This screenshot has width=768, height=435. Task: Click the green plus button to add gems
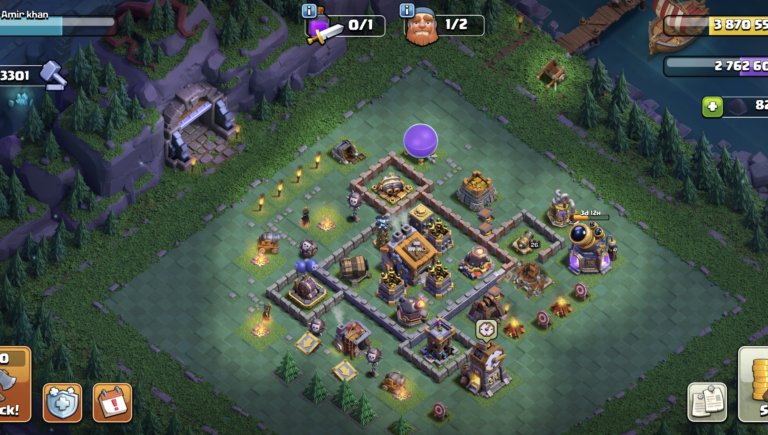point(712,106)
